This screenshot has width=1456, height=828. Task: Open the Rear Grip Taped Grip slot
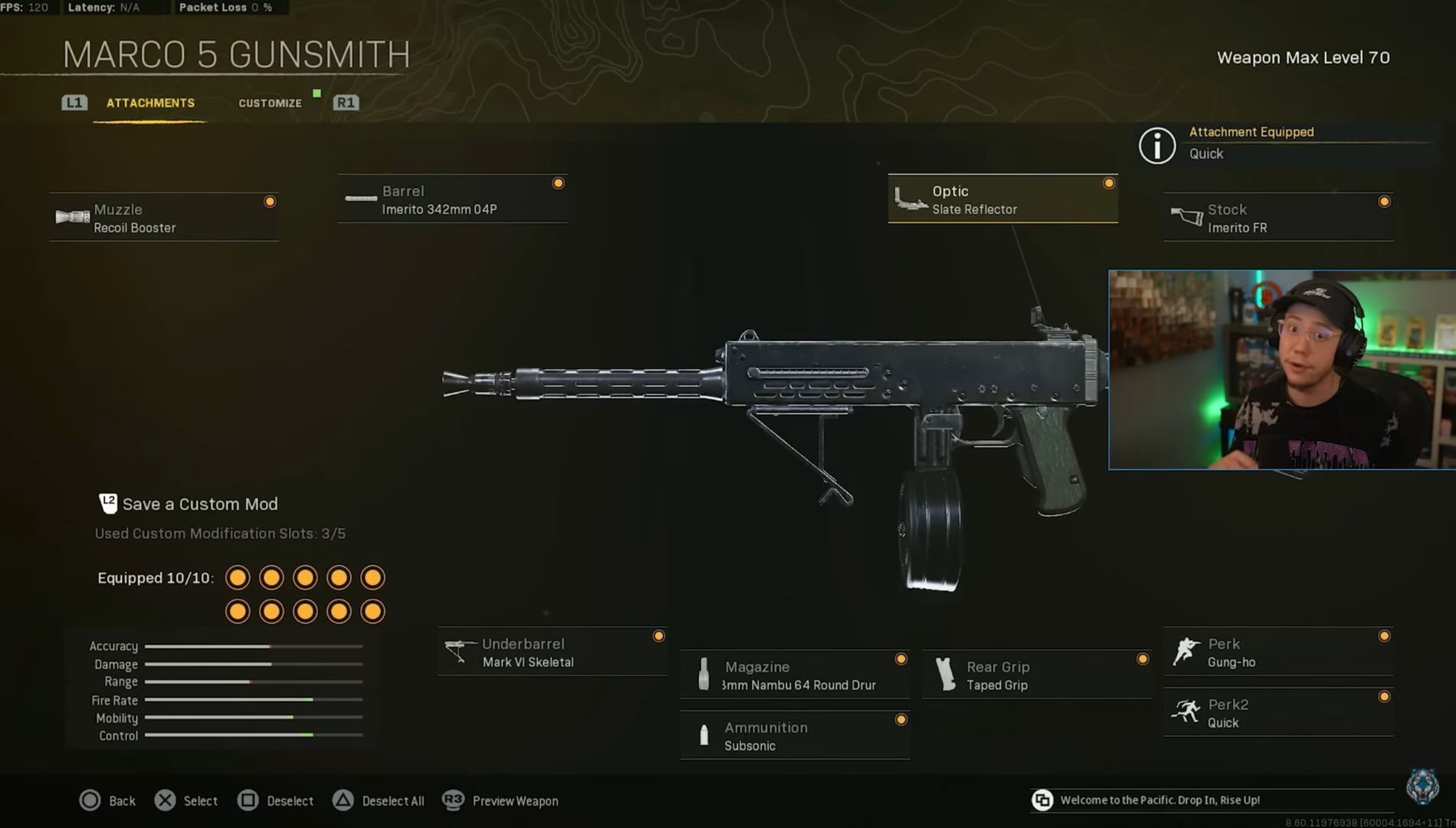click(1036, 675)
